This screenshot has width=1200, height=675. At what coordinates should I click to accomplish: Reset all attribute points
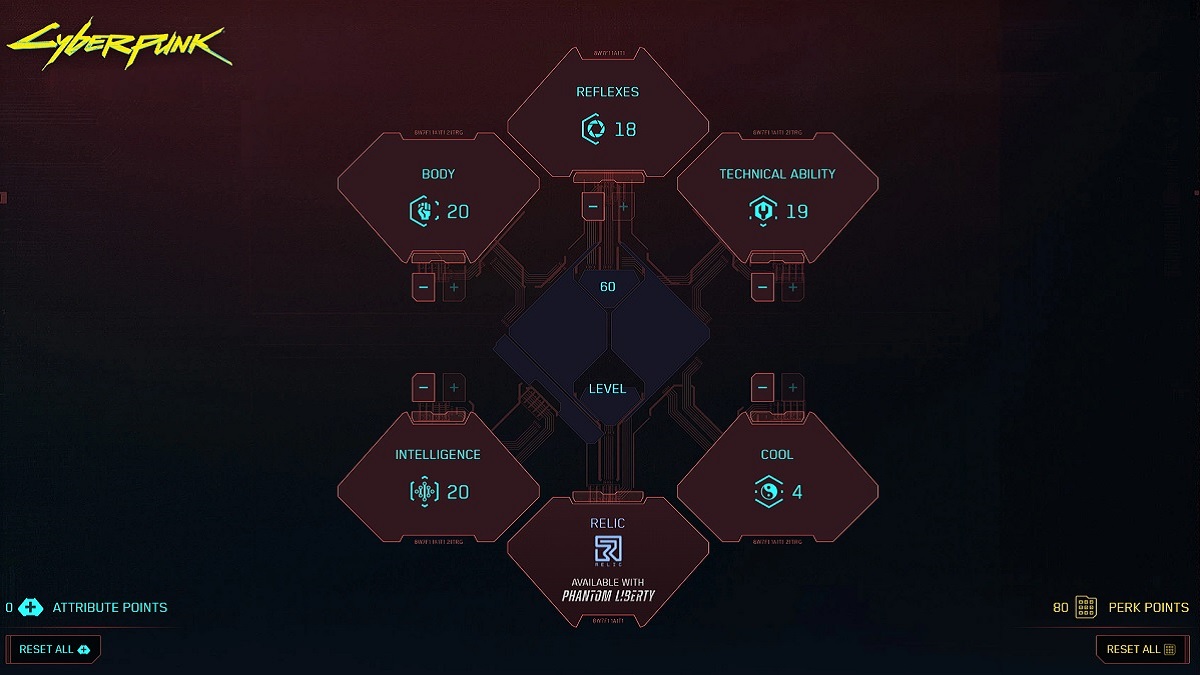[x=54, y=649]
